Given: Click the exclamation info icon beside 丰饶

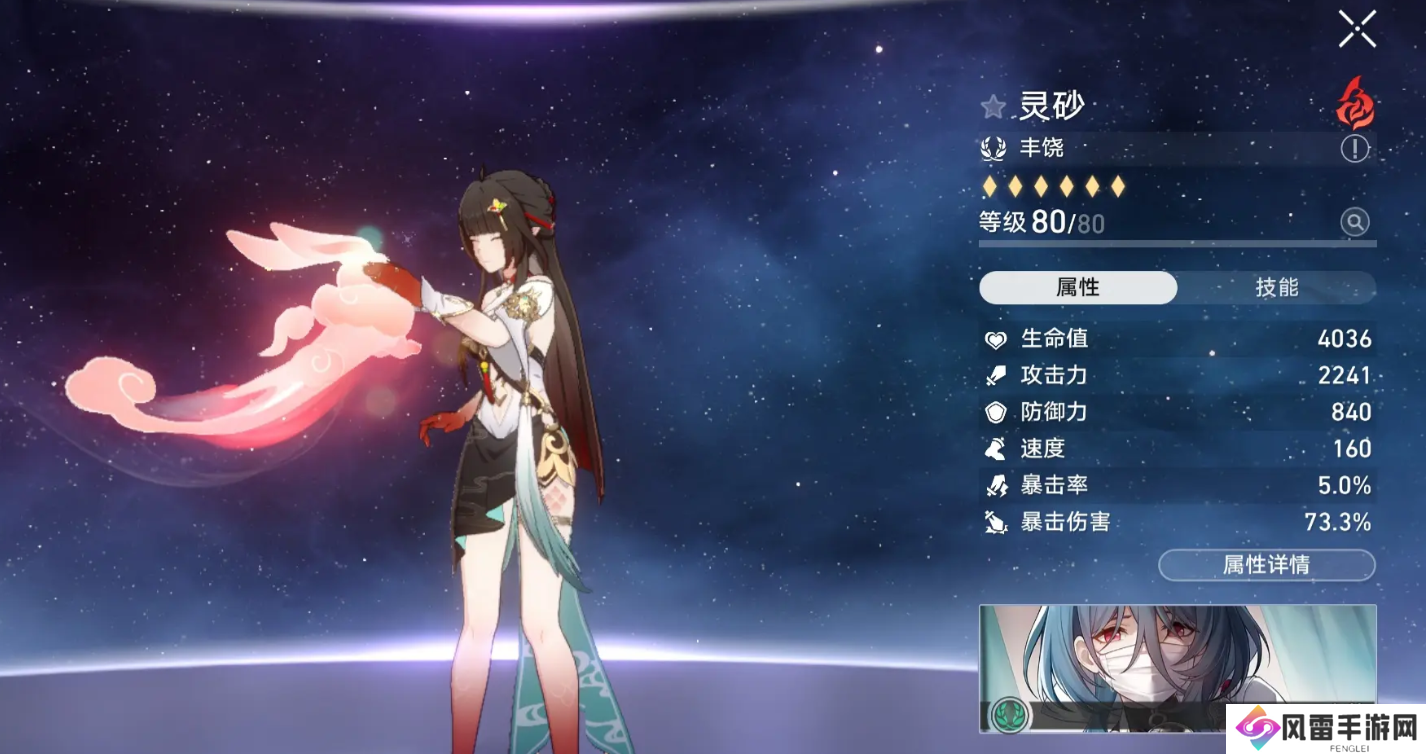Looking at the screenshot, I should [x=1355, y=149].
